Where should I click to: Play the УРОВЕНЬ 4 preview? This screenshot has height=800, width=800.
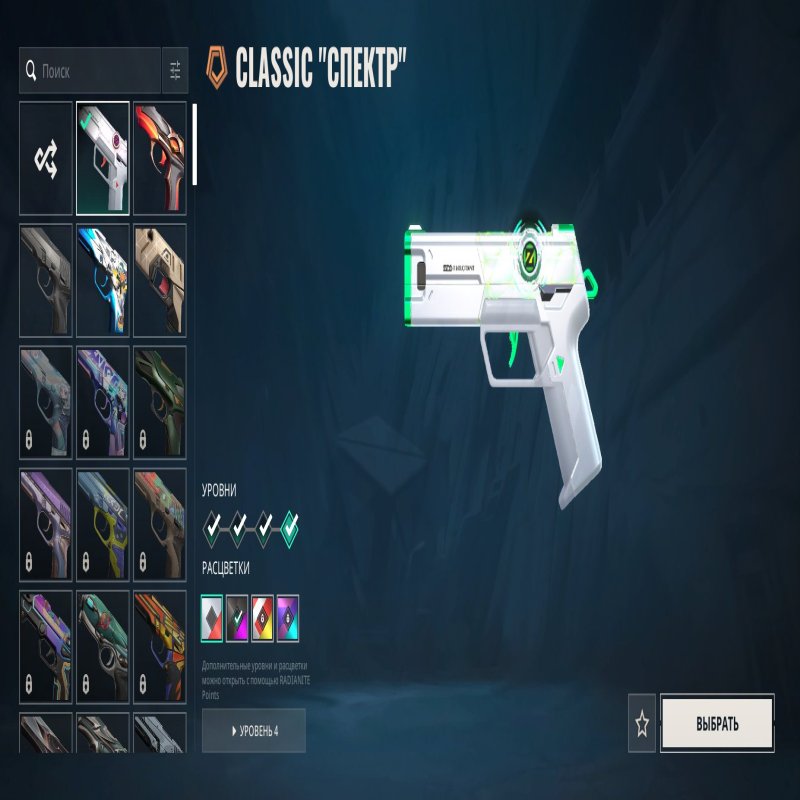coord(254,731)
